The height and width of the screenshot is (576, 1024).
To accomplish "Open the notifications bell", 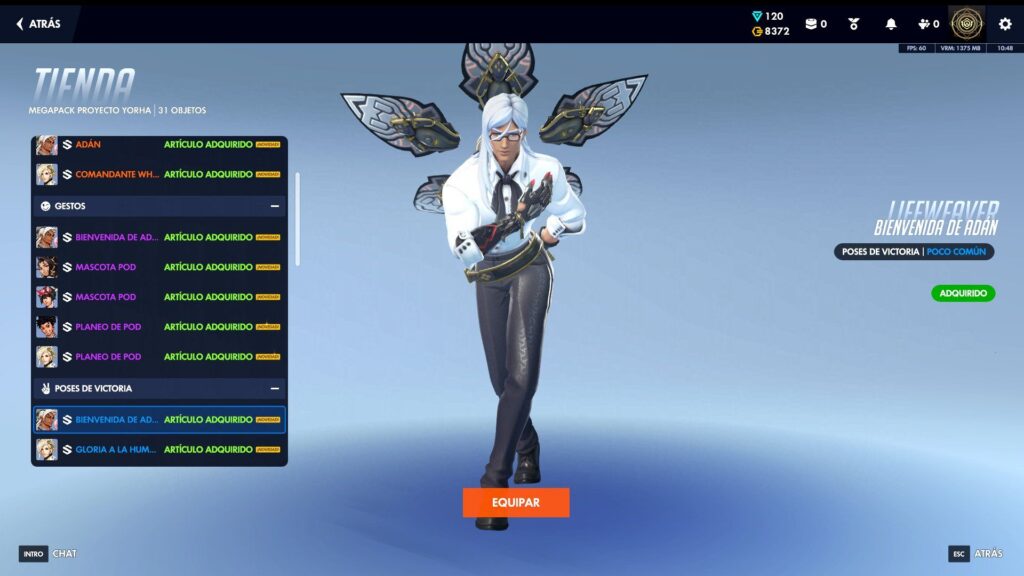I will 890,24.
